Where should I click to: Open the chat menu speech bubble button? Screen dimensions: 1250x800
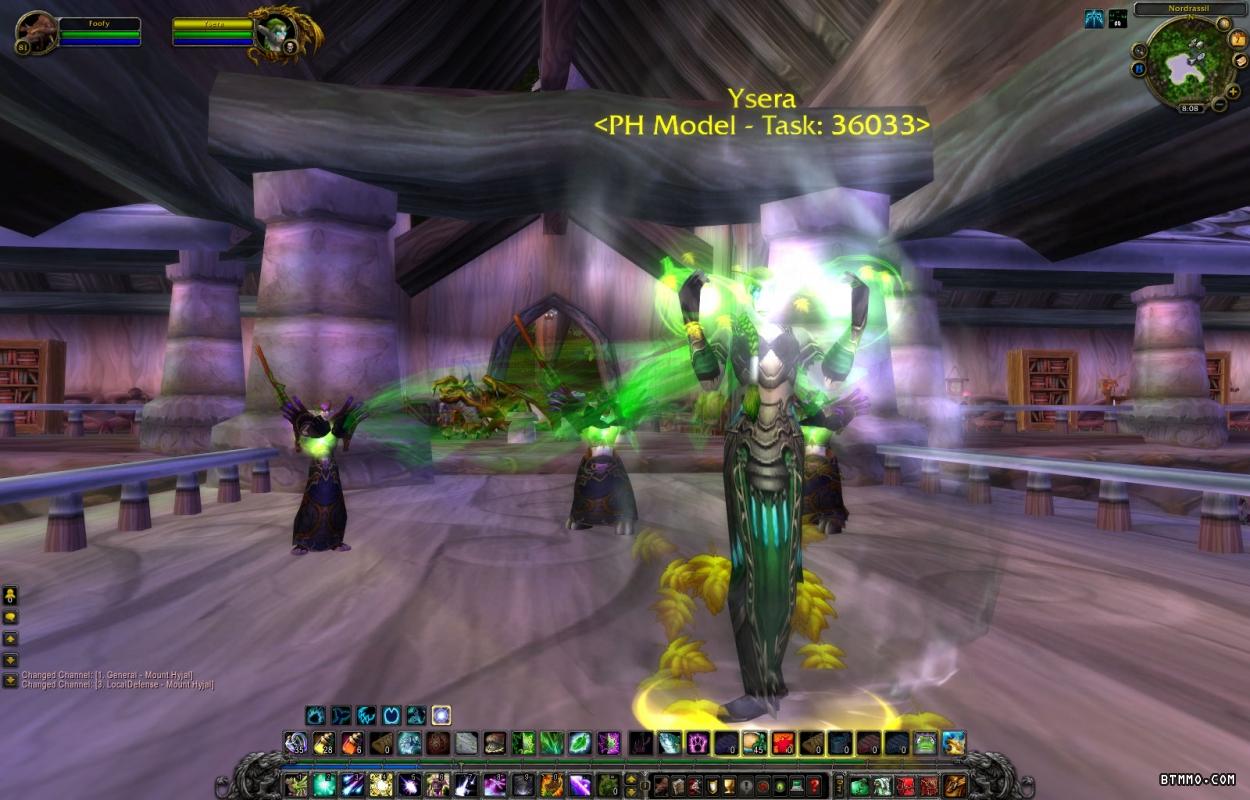(11, 617)
